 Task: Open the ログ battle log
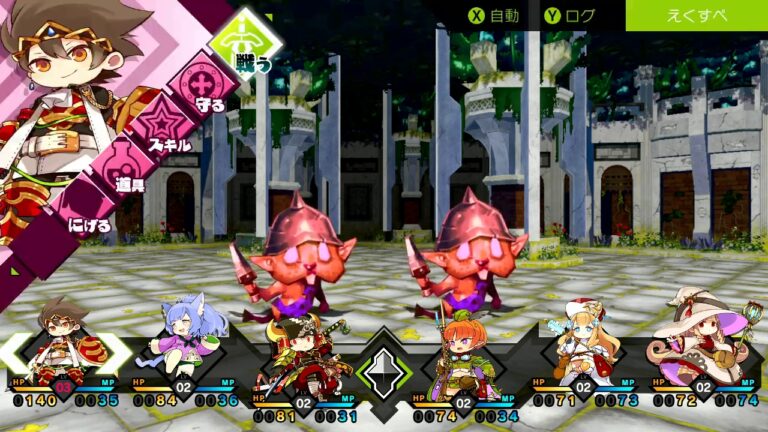[x=570, y=15]
